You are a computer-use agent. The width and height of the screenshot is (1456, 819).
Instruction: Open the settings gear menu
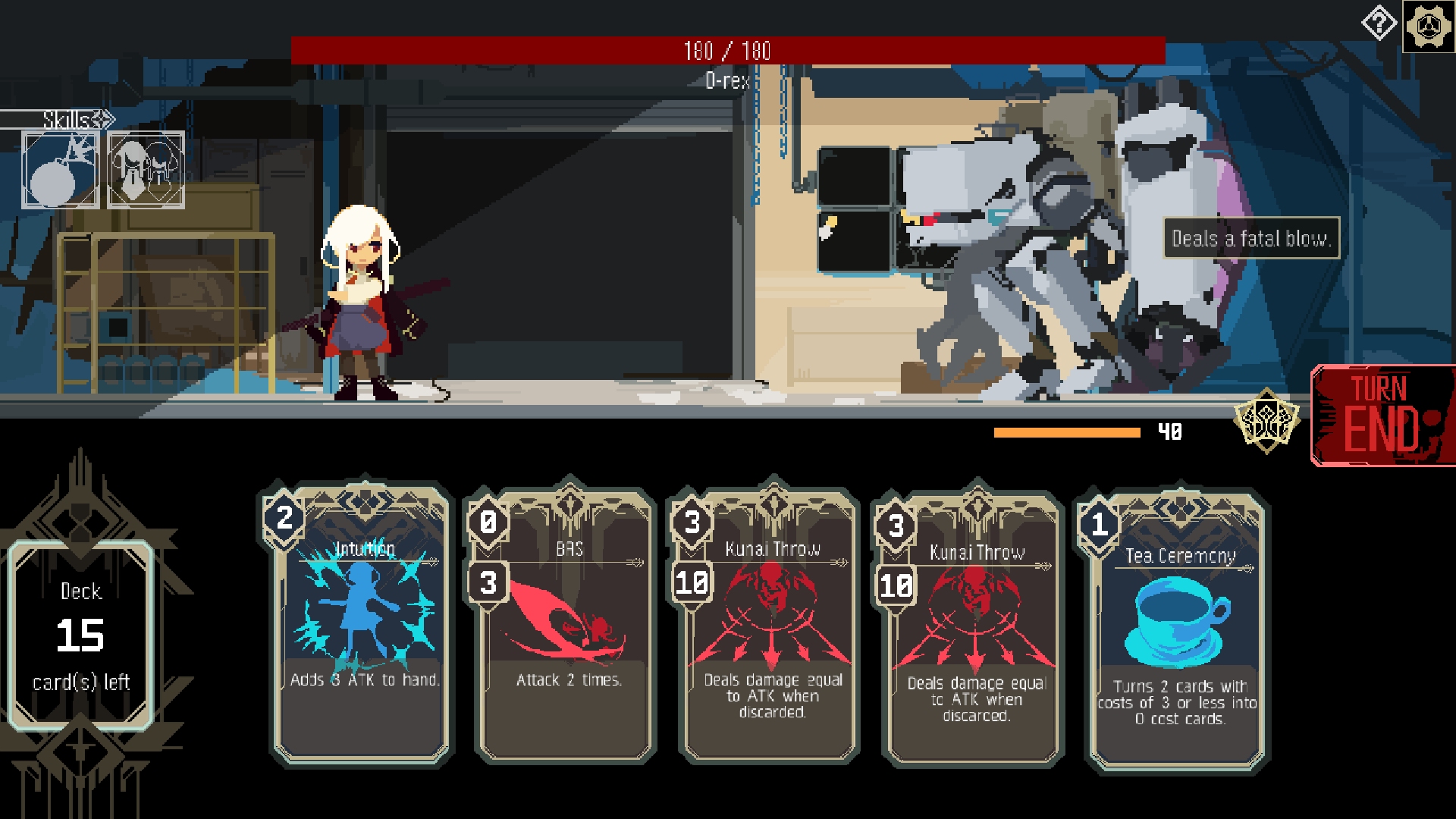coord(1429,27)
